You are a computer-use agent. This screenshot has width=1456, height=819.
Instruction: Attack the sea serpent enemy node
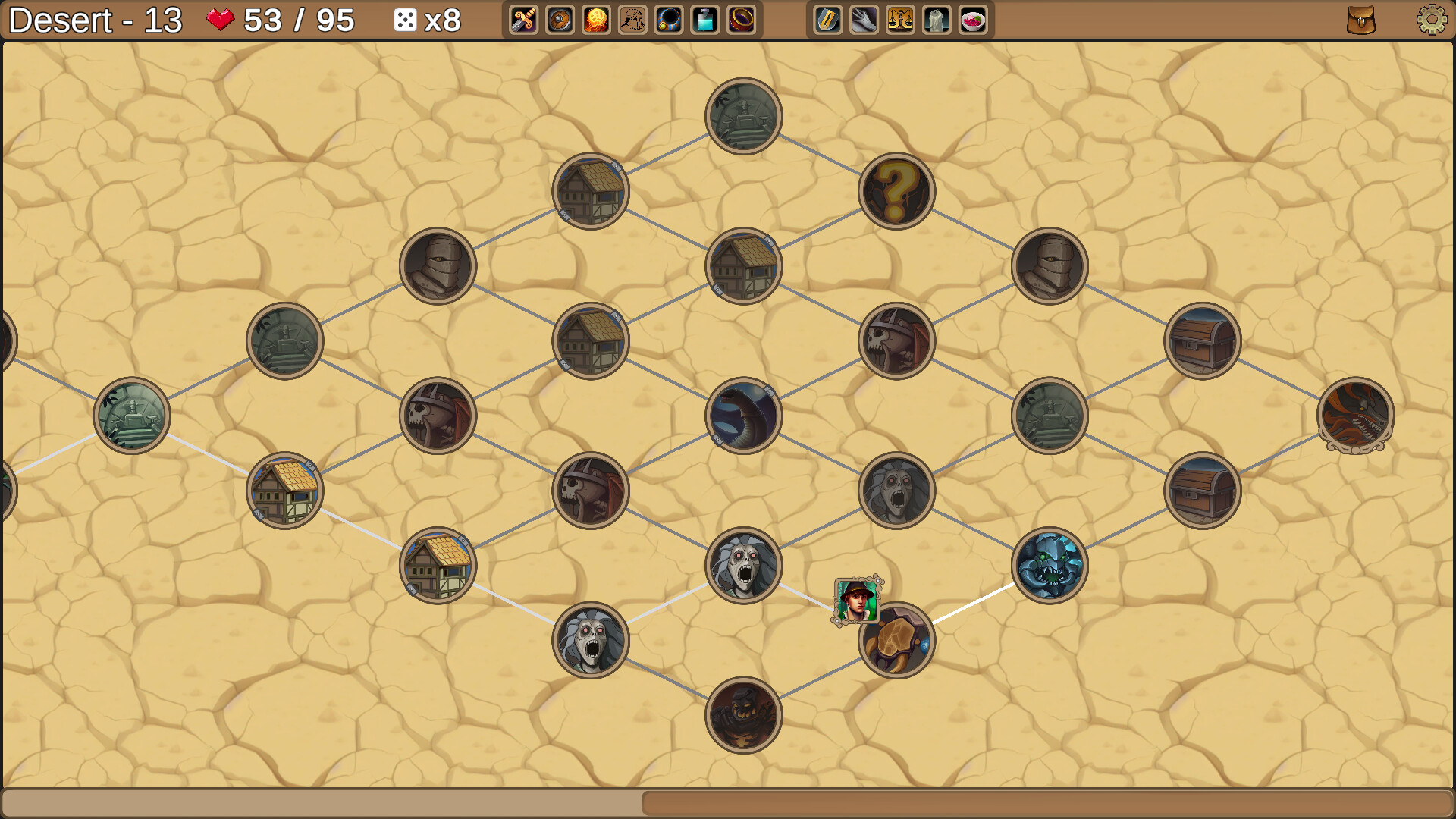[742, 416]
